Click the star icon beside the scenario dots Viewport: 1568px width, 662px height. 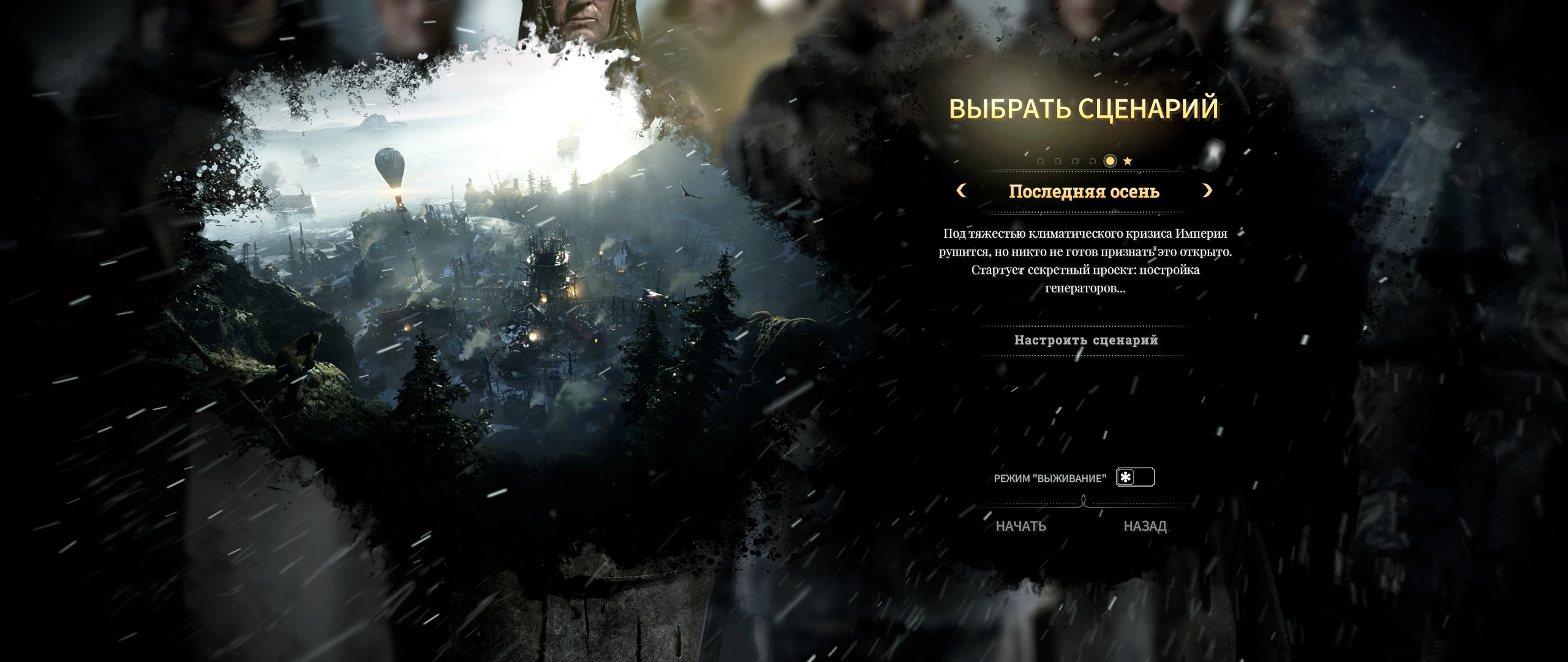tap(1128, 161)
